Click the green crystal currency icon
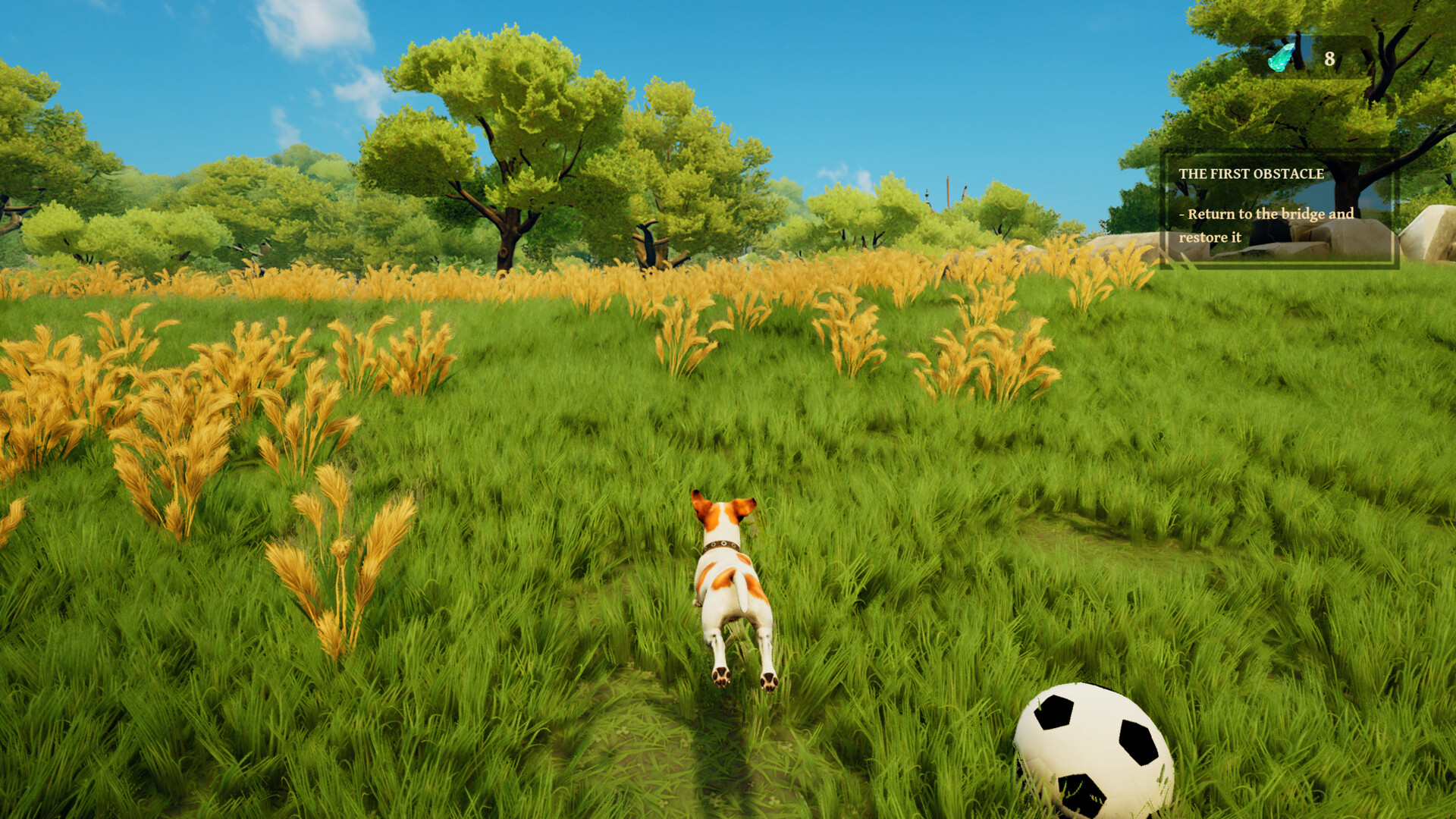1456x819 pixels. pyautogui.click(x=1282, y=58)
